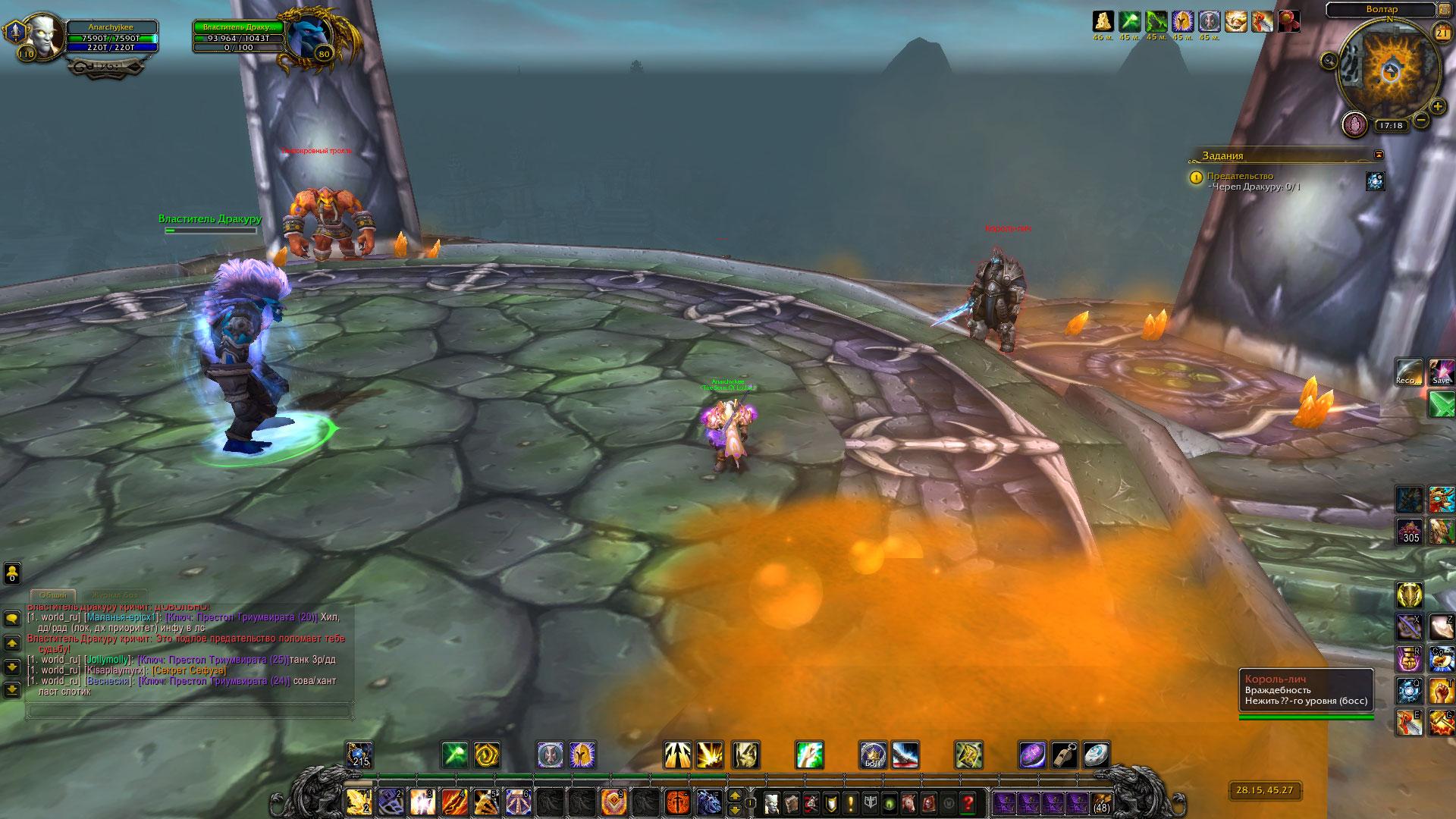The width and height of the screenshot is (1456, 819).
Task: Open the yellow exclamation quest log button
Action: (x=851, y=802)
